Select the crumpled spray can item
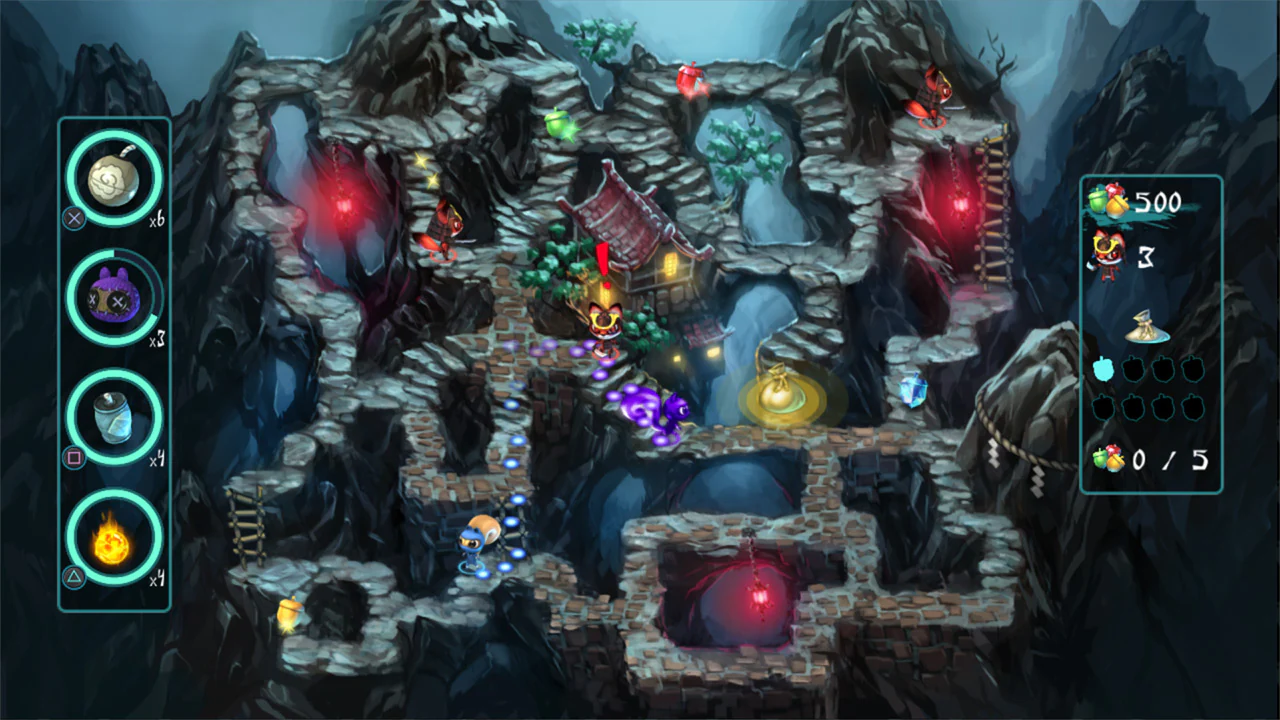Image resolution: width=1280 pixels, height=720 pixels. 113,420
